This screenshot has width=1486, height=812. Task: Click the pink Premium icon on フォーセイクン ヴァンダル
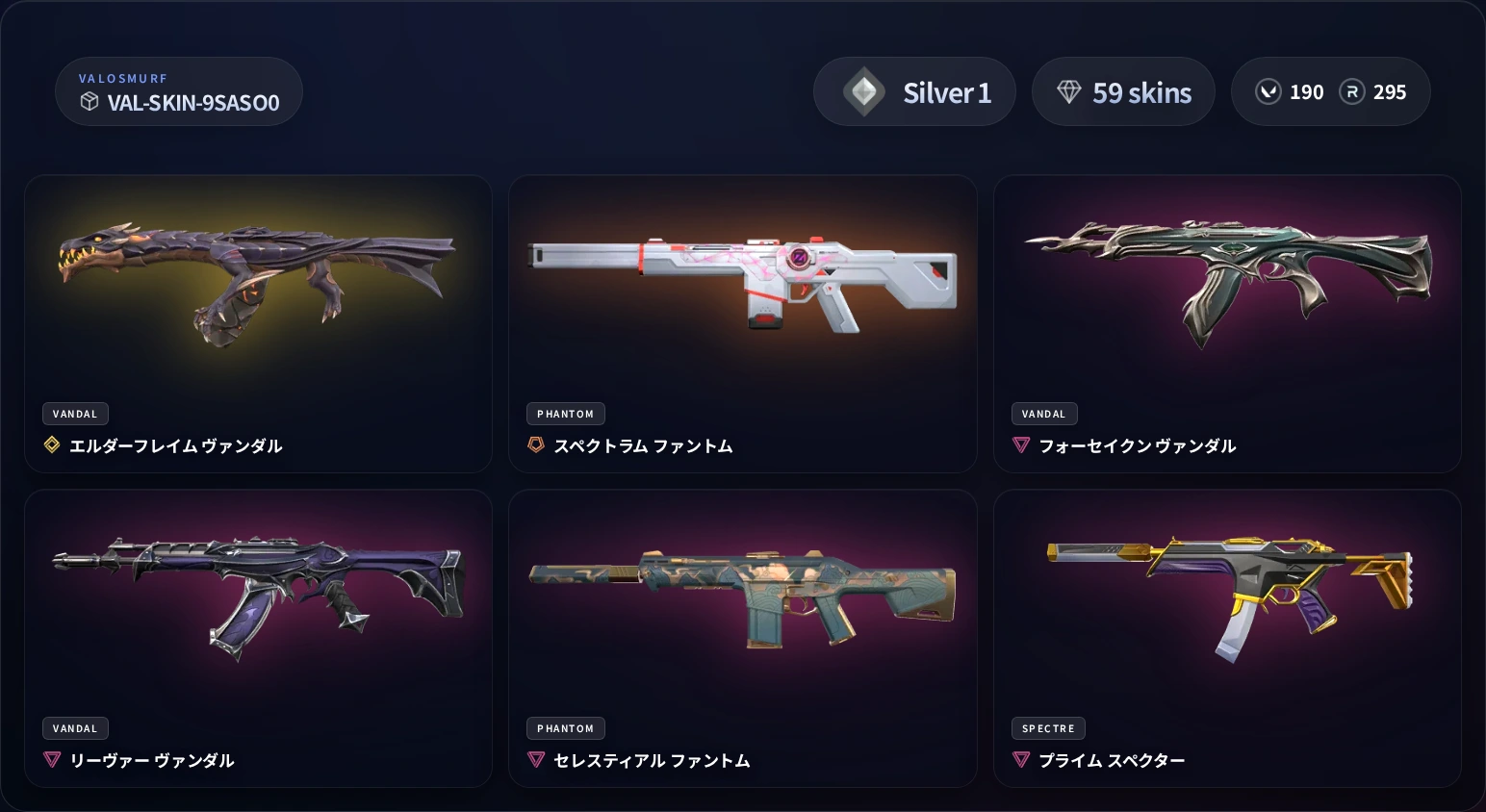click(1021, 445)
